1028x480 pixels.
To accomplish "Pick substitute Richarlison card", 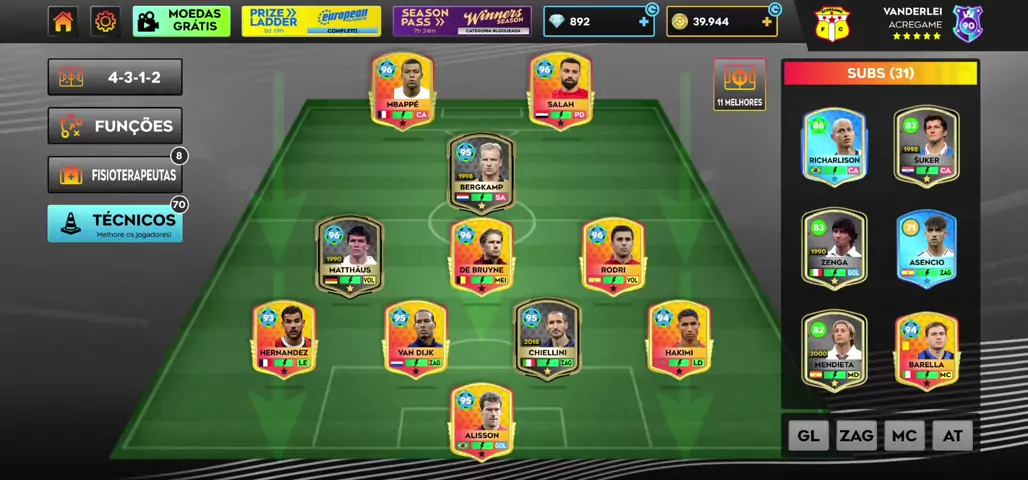I will (834, 146).
